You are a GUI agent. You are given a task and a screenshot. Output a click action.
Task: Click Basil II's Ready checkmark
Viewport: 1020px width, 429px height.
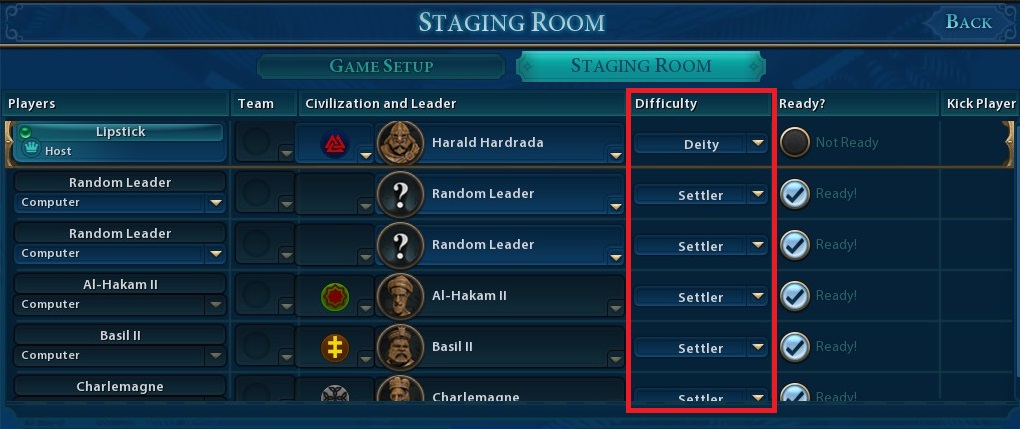(795, 347)
